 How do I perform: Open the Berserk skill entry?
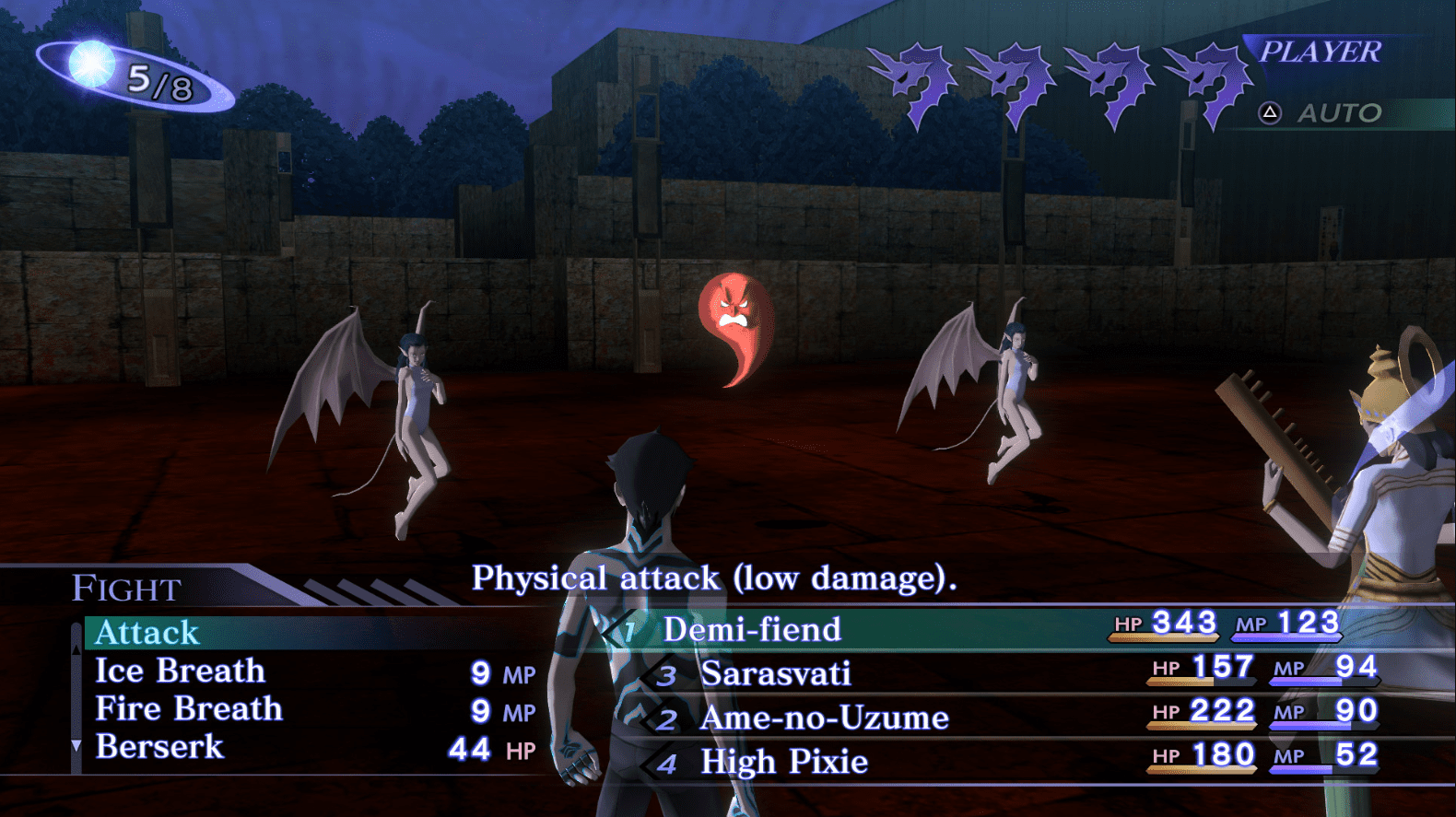pos(162,748)
